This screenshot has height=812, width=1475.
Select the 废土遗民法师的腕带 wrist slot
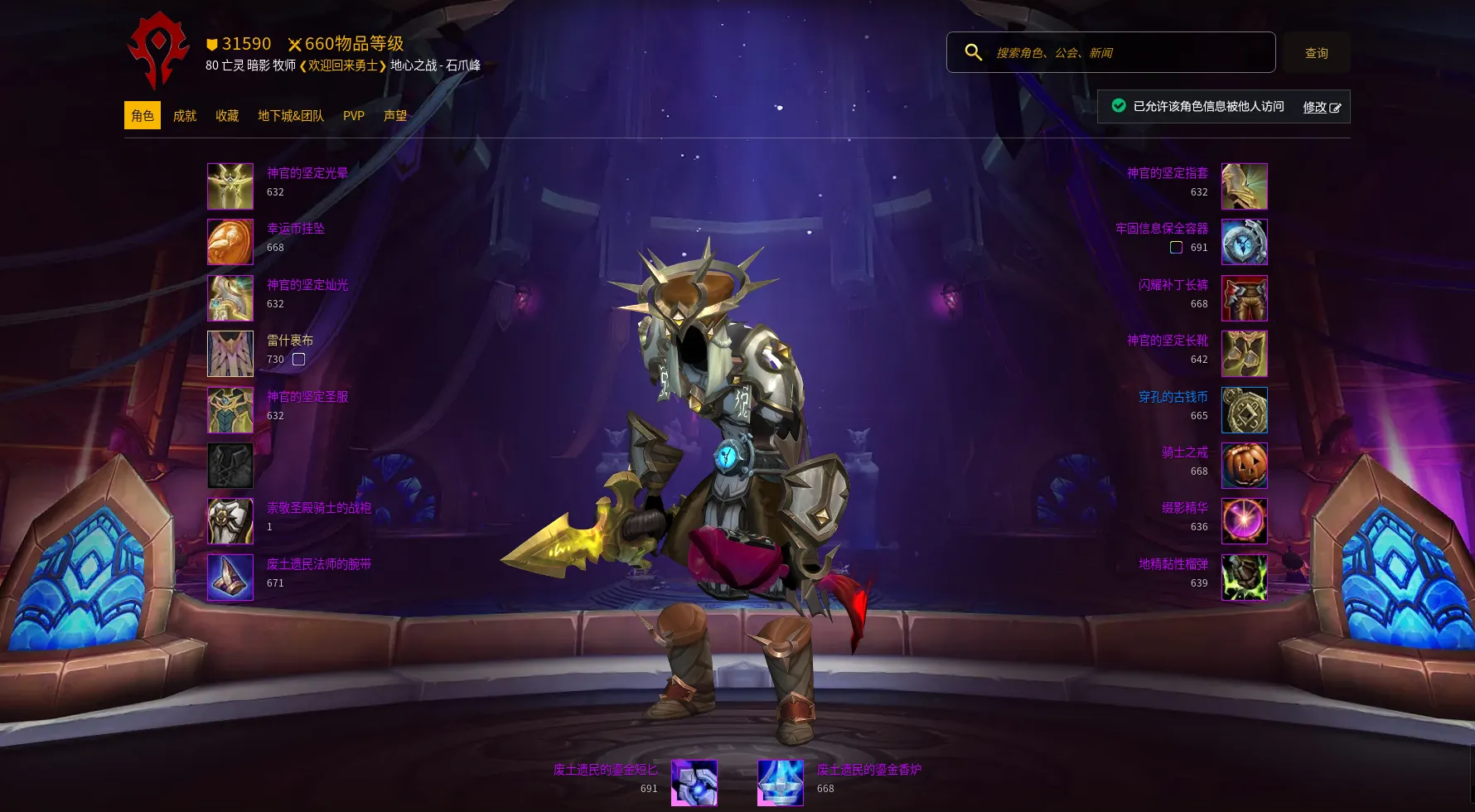click(x=230, y=578)
